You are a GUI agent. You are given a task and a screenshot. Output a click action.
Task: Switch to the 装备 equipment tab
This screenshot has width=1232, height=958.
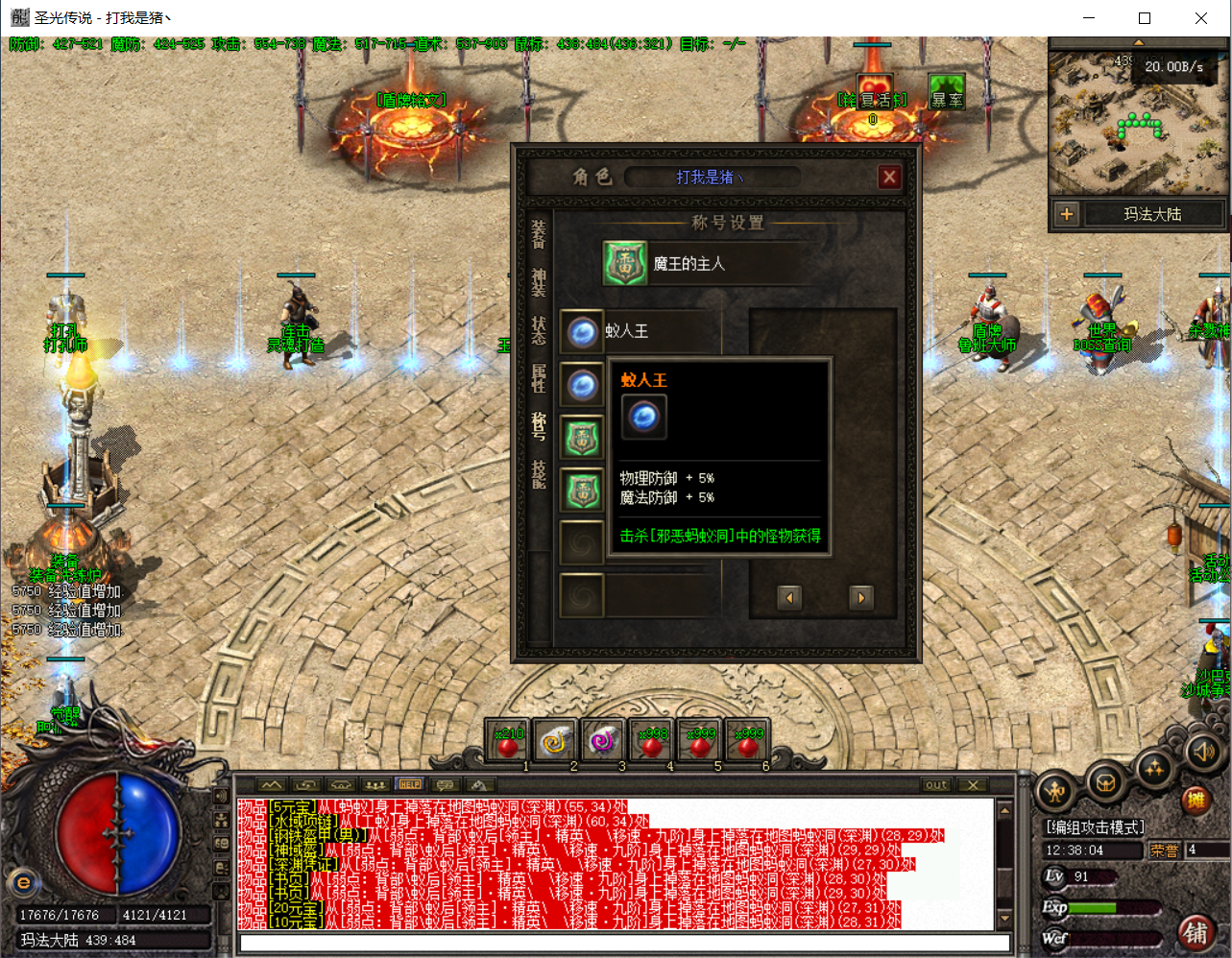[539, 233]
